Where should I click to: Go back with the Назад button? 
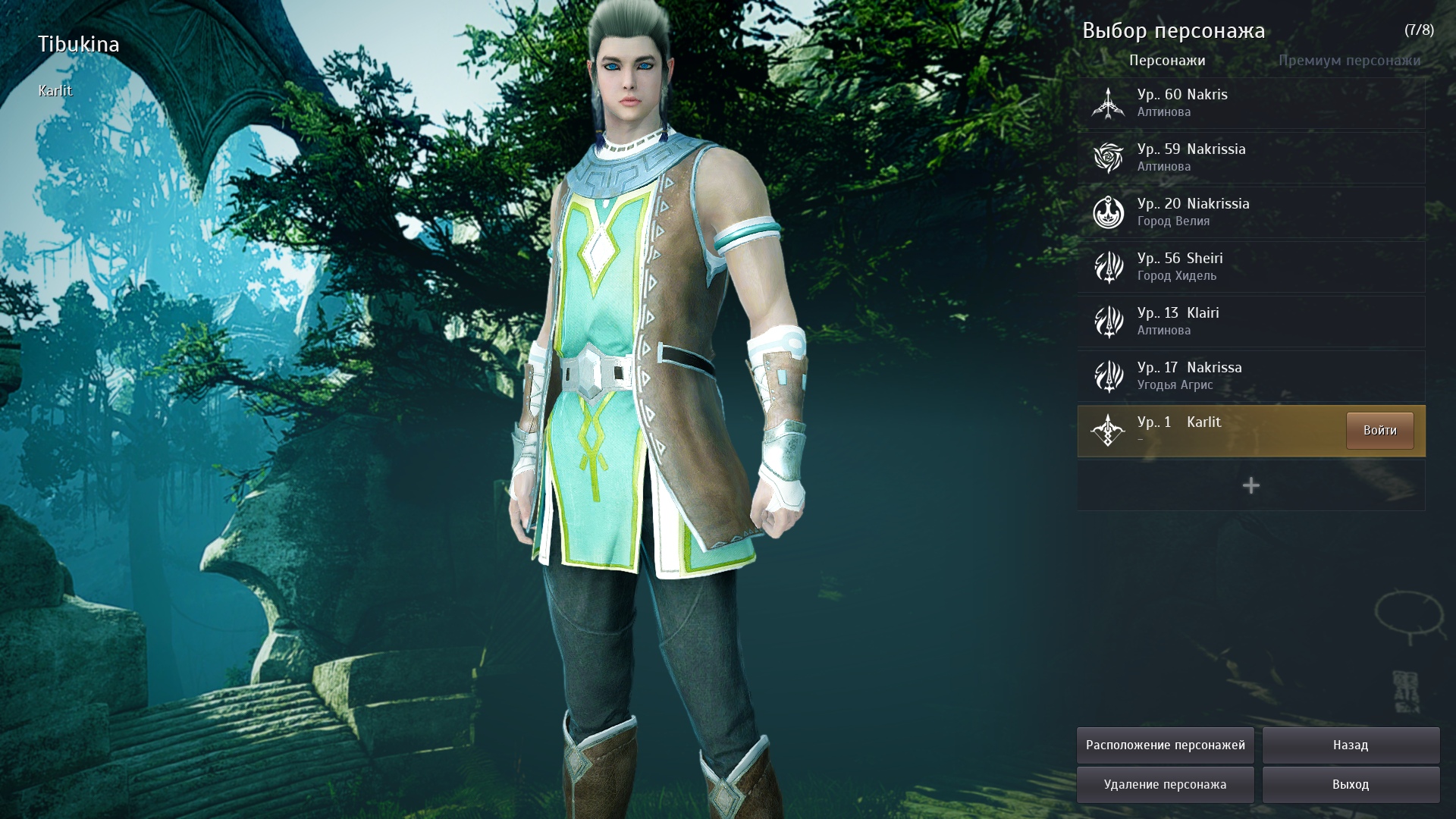pos(1350,745)
